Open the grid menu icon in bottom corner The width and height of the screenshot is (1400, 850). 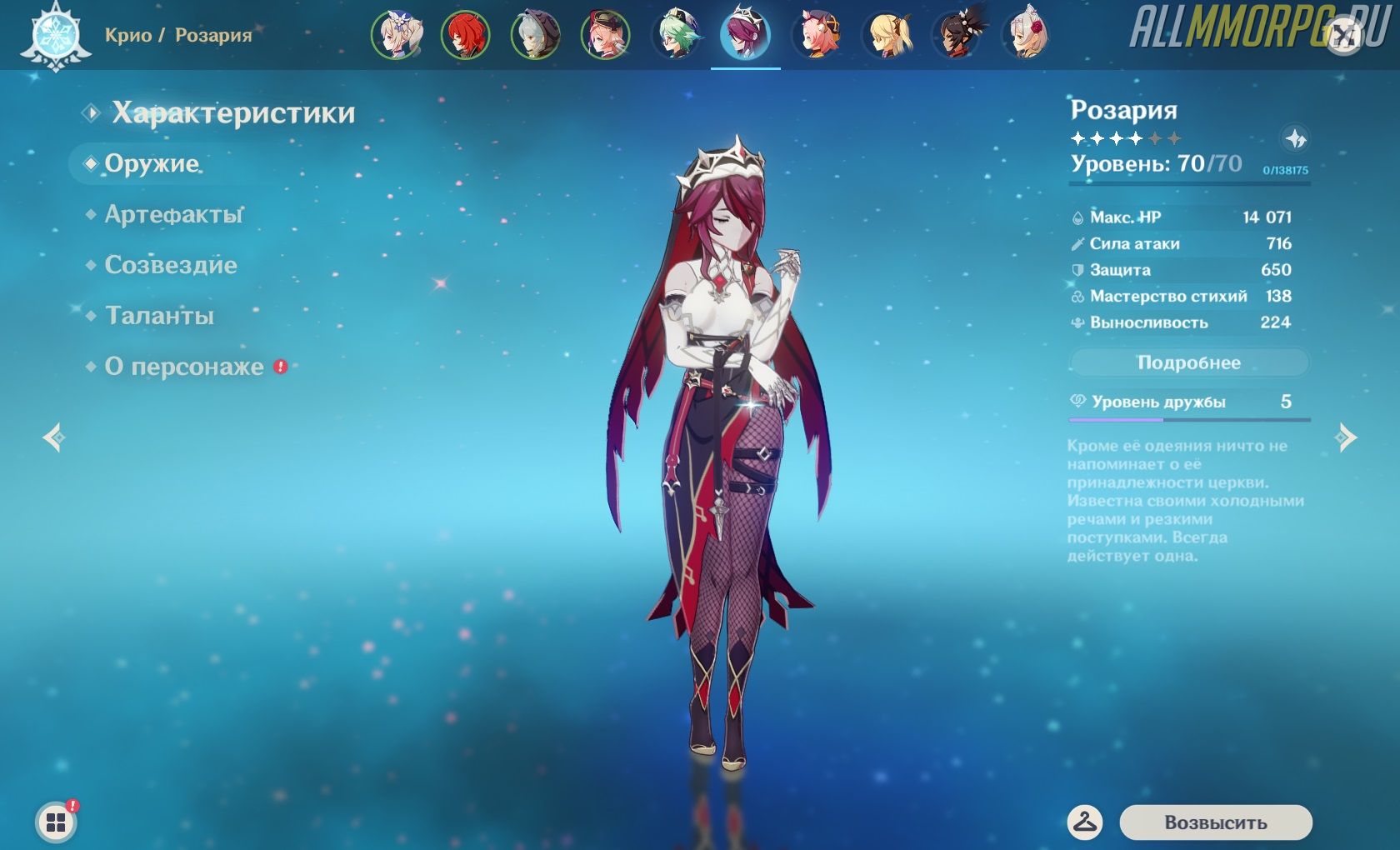tap(56, 823)
